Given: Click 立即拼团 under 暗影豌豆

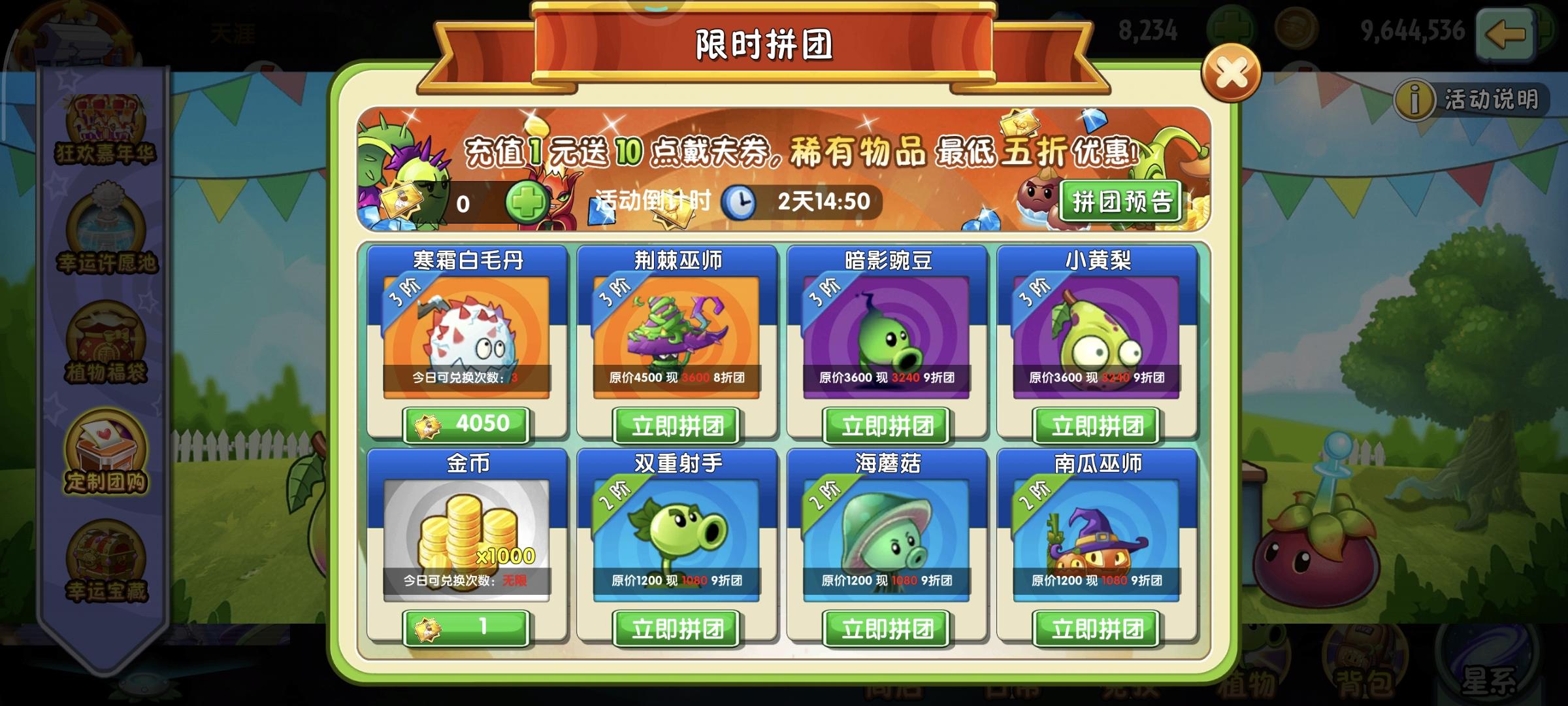Looking at the screenshot, I should pos(885,425).
